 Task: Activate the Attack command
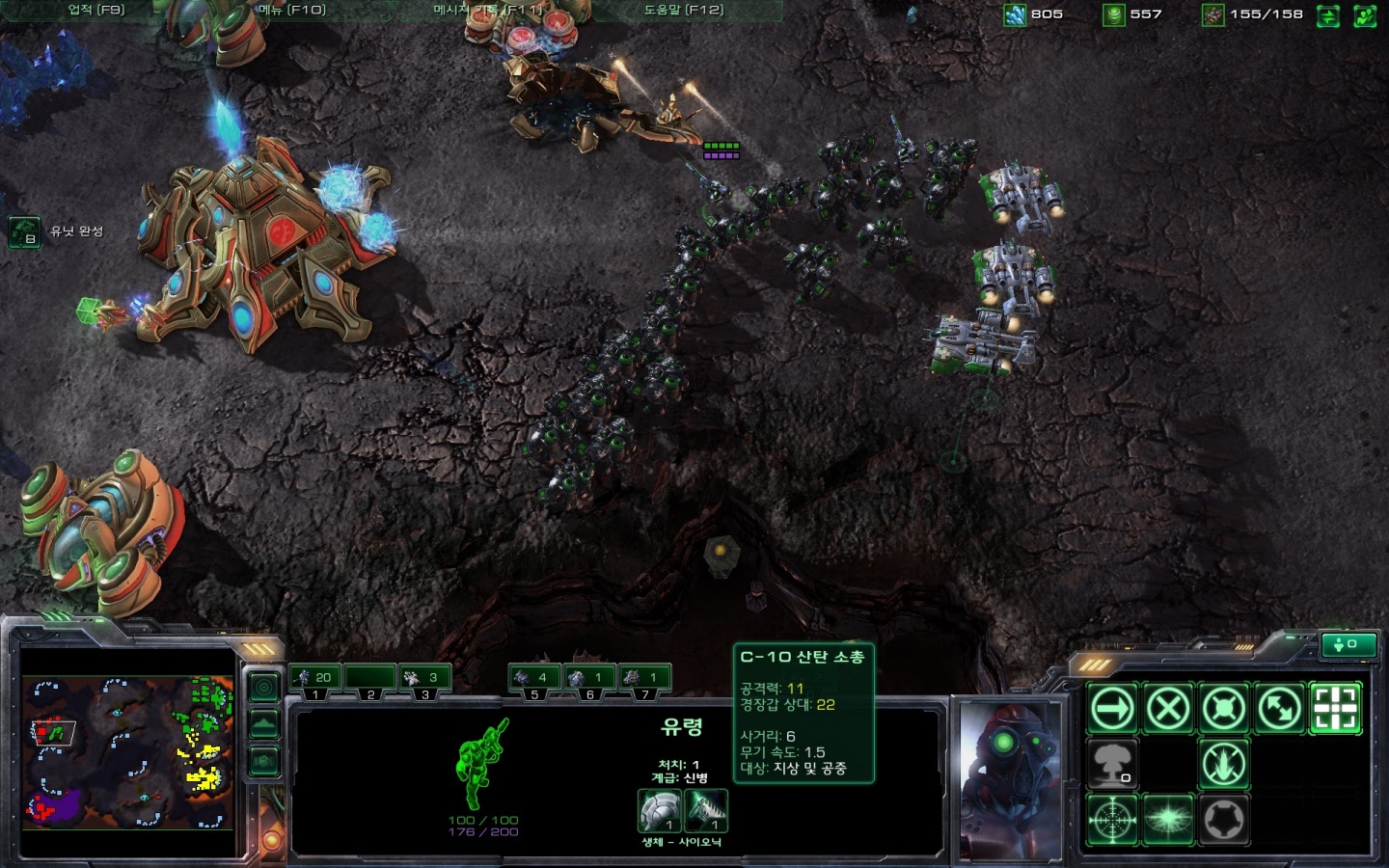click(x=1336, y=709)
